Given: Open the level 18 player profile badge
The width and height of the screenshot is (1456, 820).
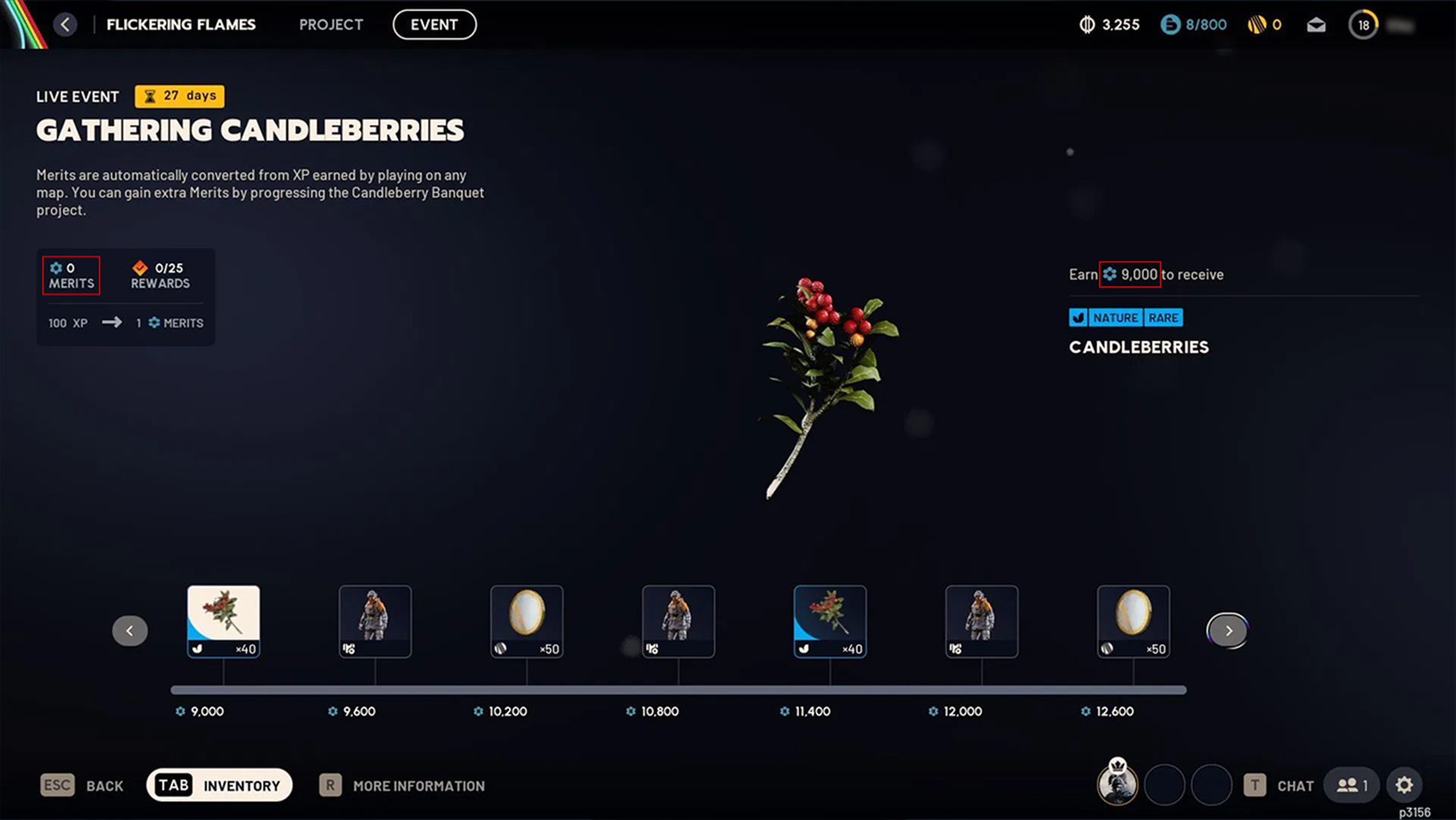Looking at the screenshot, I should pos(1363,25).
